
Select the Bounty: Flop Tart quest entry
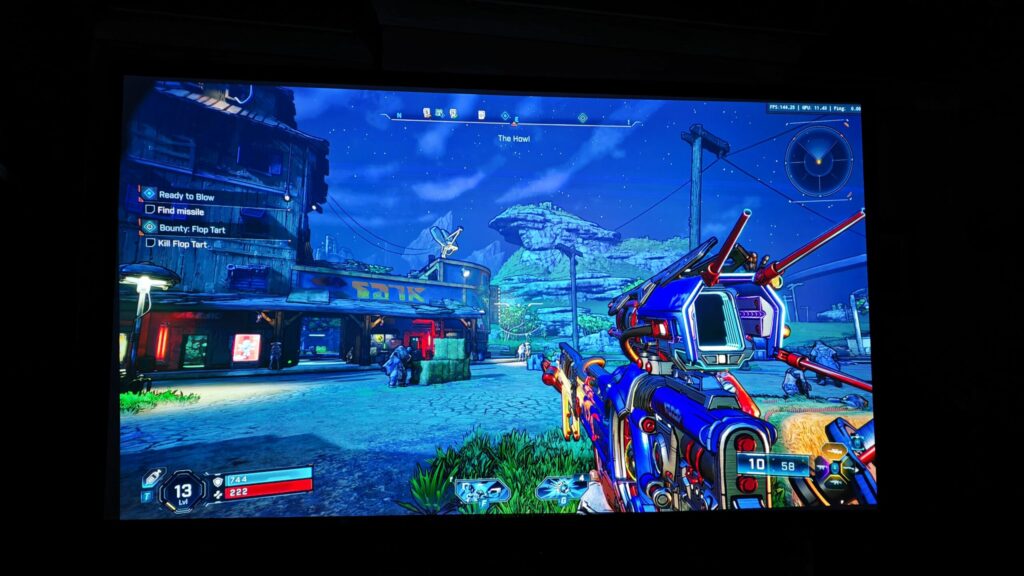[190, 229]
